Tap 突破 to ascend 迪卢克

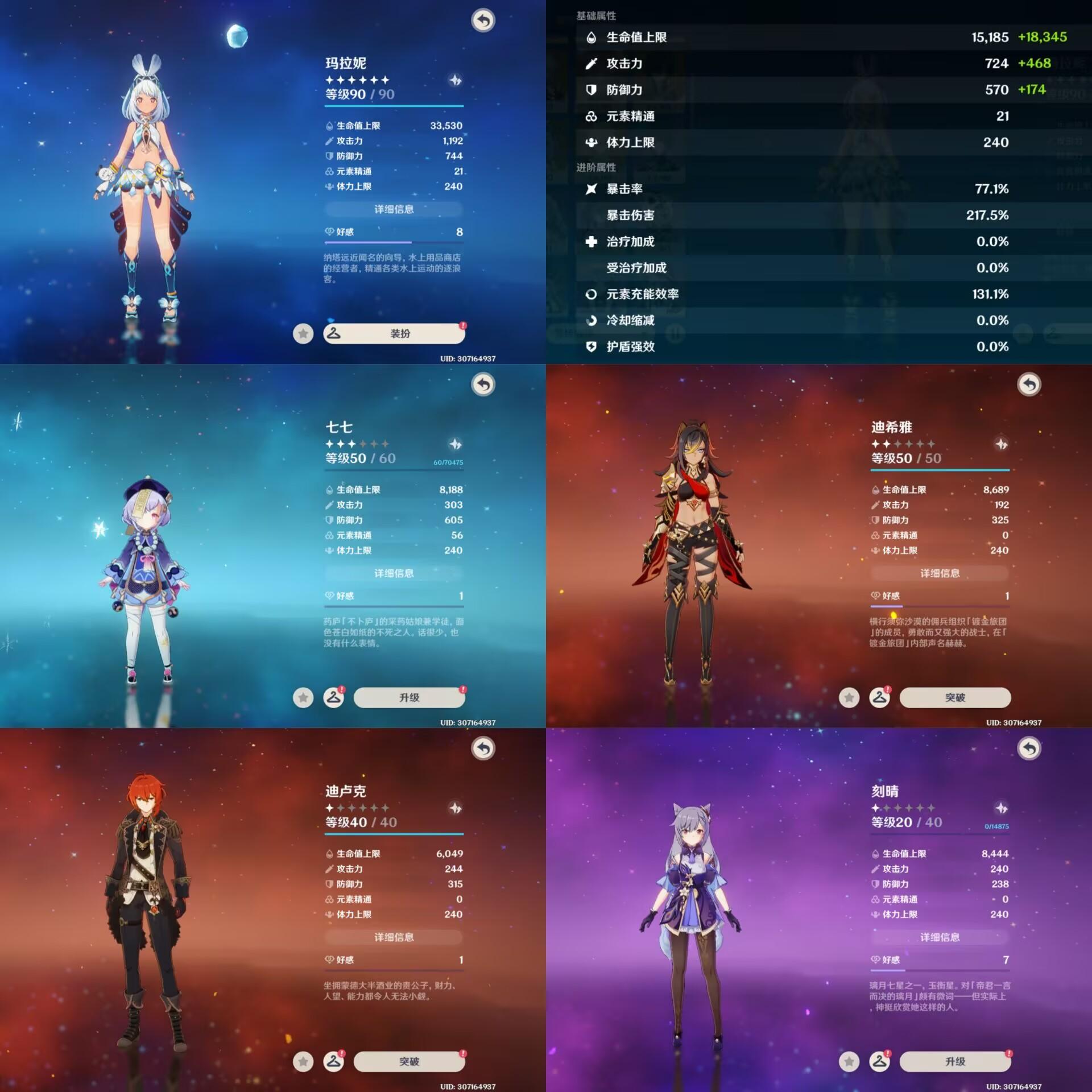tap(409, 1061)
